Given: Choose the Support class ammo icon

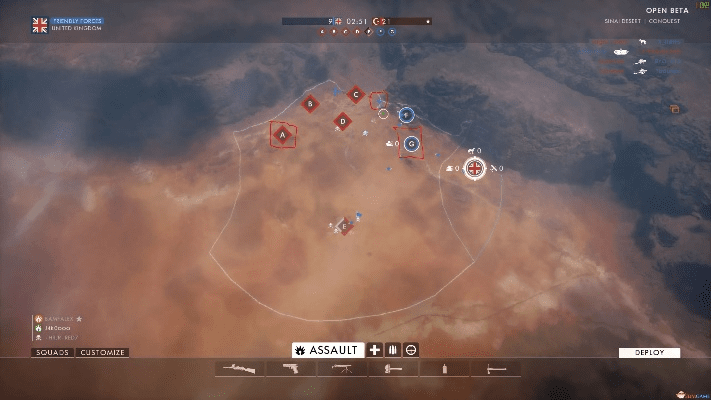Looking at the screenshot, I should click(x=393, y=350).
